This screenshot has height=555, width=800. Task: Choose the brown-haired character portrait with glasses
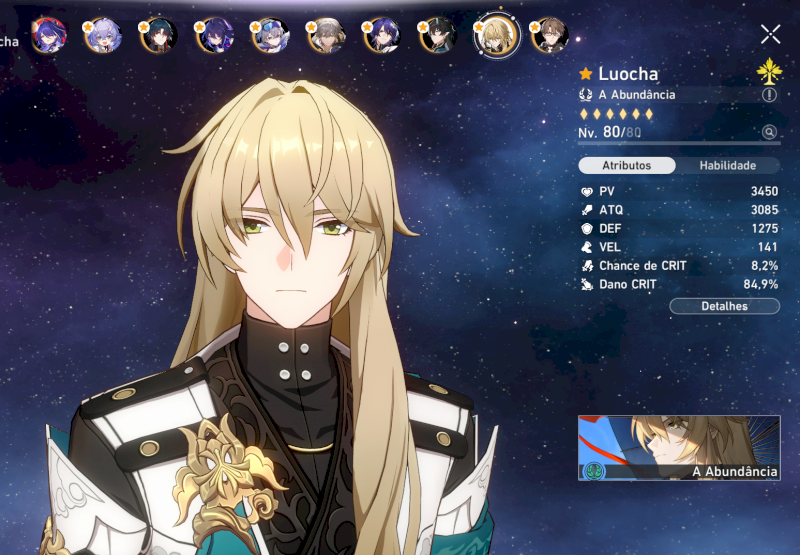[549, 36]
